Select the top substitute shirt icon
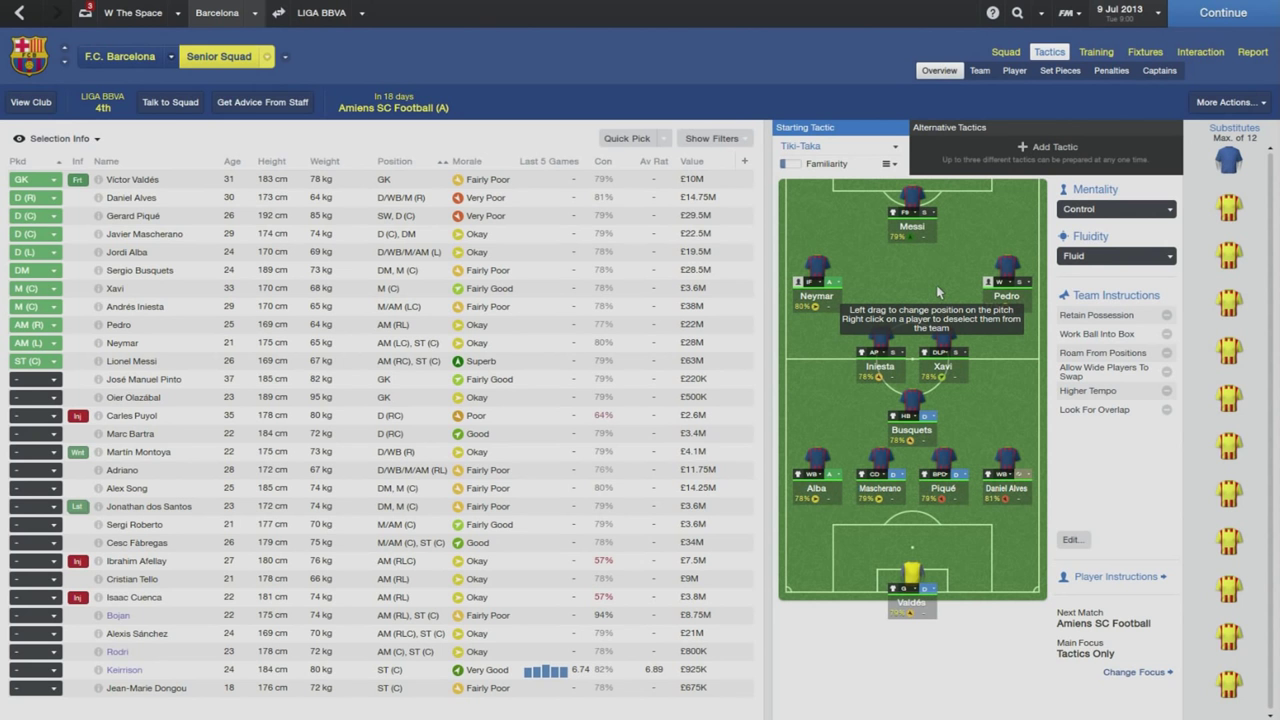Viewport: 1280px width, 720px height. click(x=1229, y=160)
